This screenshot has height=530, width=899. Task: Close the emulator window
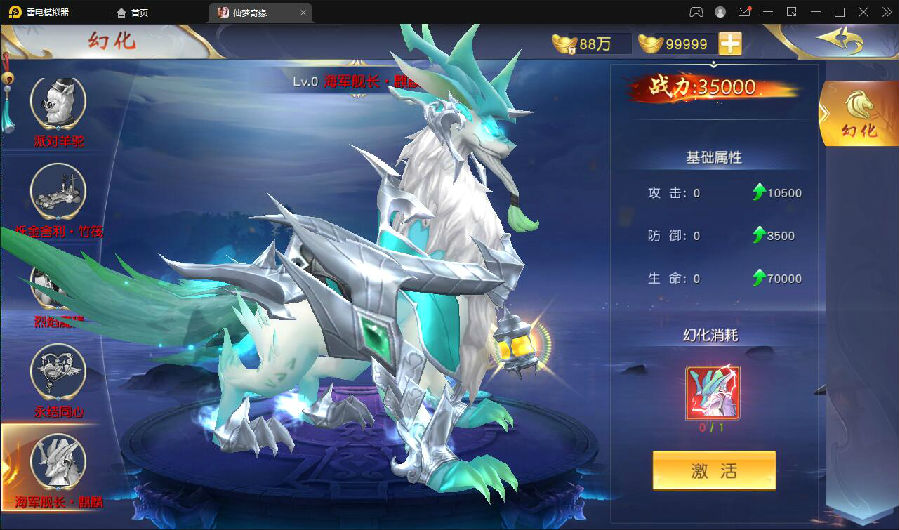pyautogui.click(x=885, y=12)
